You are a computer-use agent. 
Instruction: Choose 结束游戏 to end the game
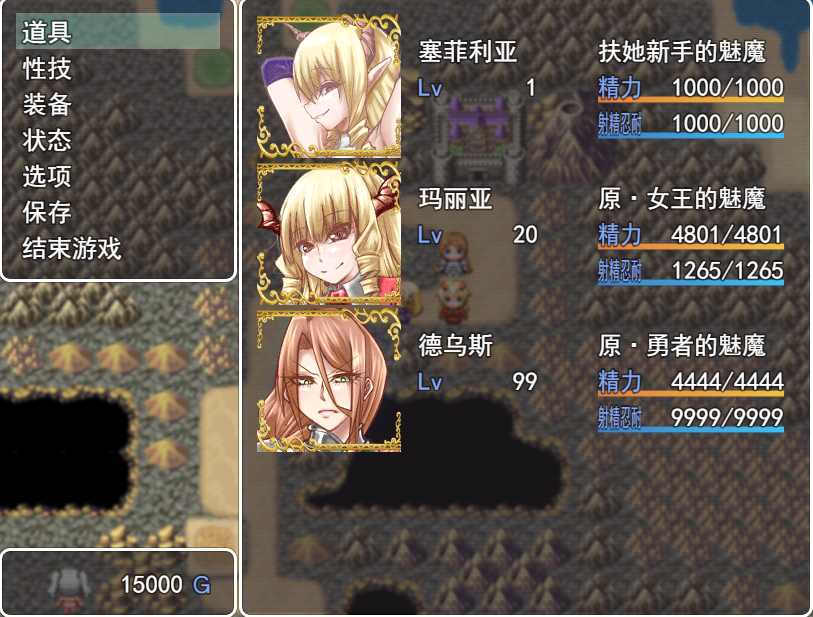point(72,248)
